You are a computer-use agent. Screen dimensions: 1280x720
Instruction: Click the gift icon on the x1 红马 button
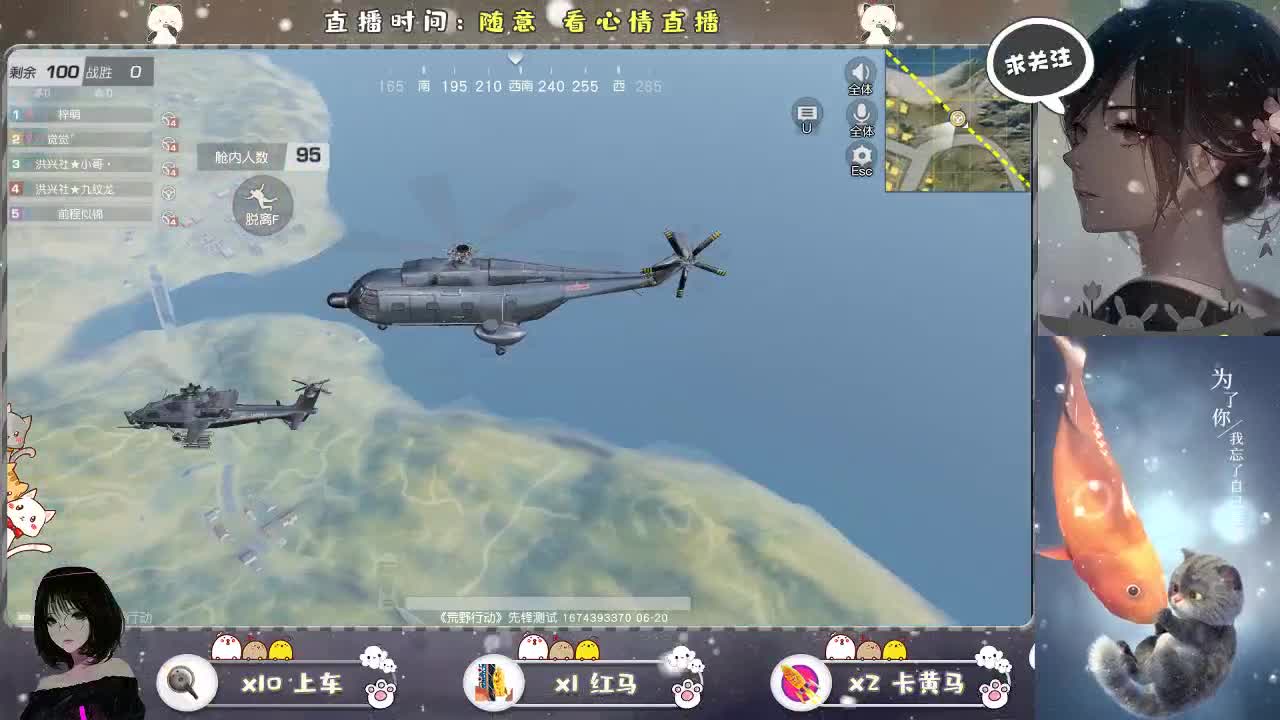click(x=495, y=680)
